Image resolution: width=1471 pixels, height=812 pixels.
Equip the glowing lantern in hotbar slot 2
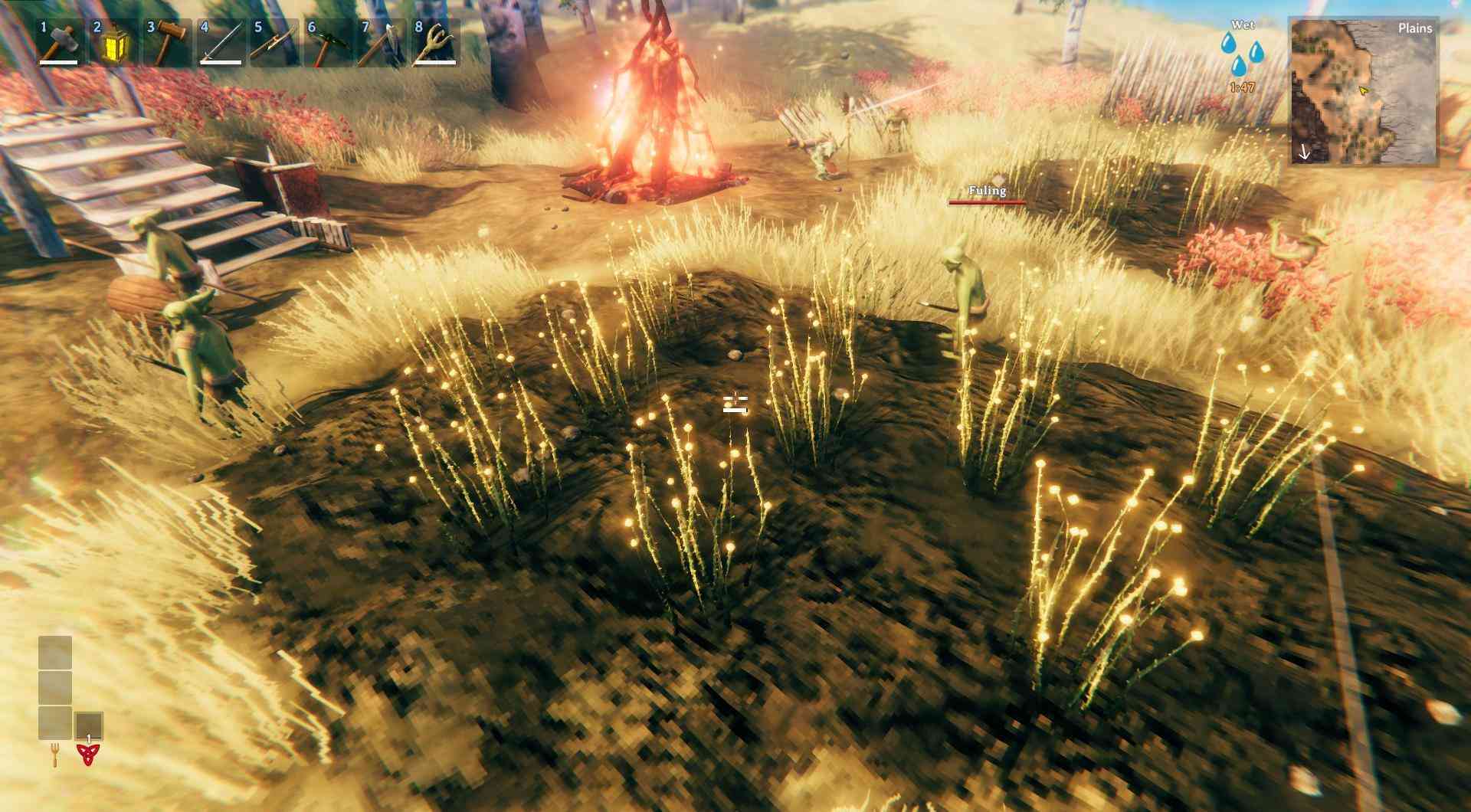(112, 43)
